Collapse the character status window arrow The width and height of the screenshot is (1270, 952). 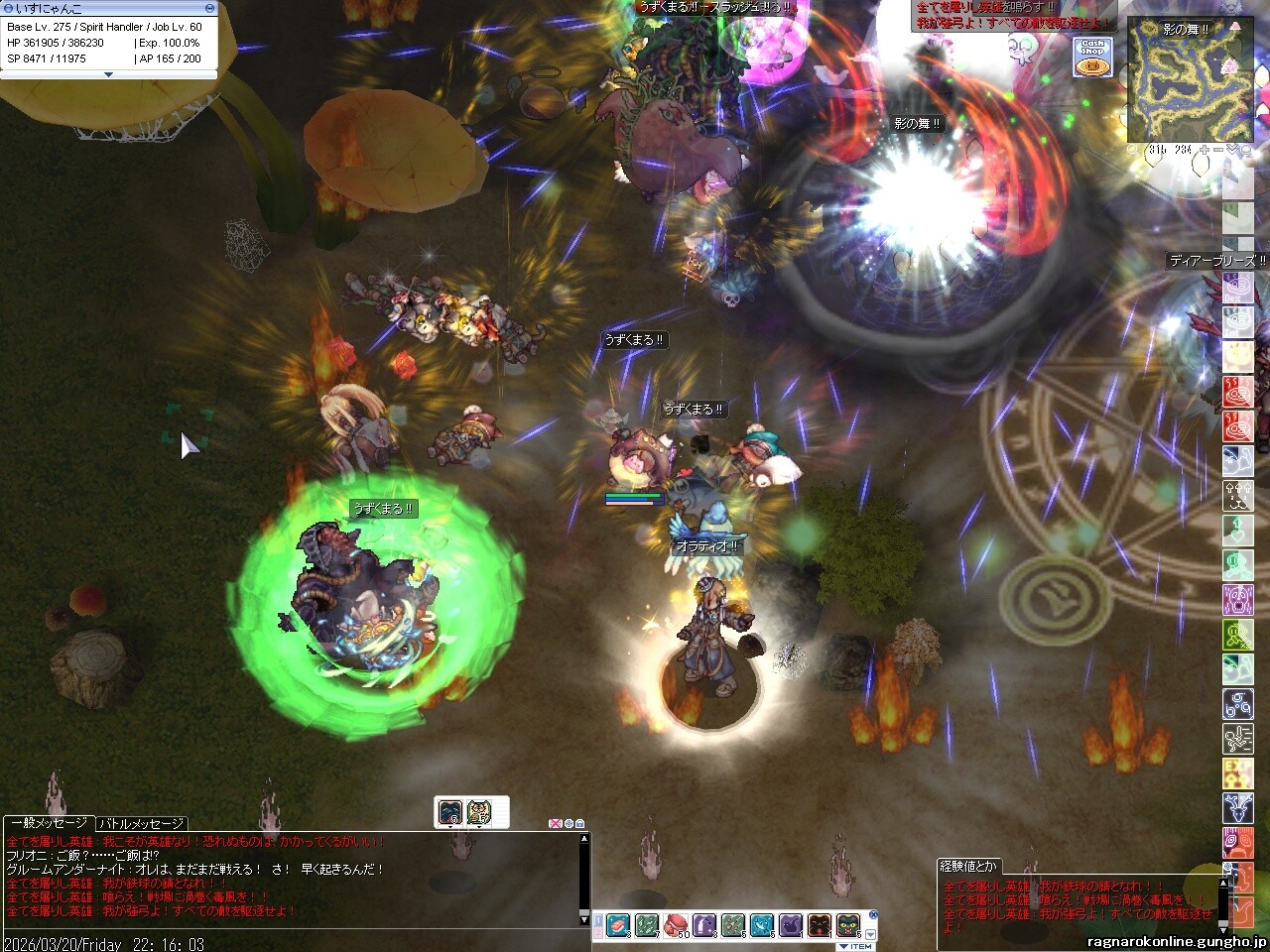[108, 74]
